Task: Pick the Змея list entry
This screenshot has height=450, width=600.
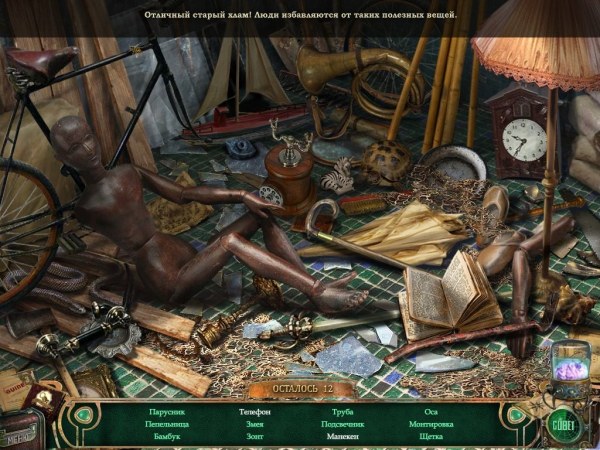Action: [255, 424]
